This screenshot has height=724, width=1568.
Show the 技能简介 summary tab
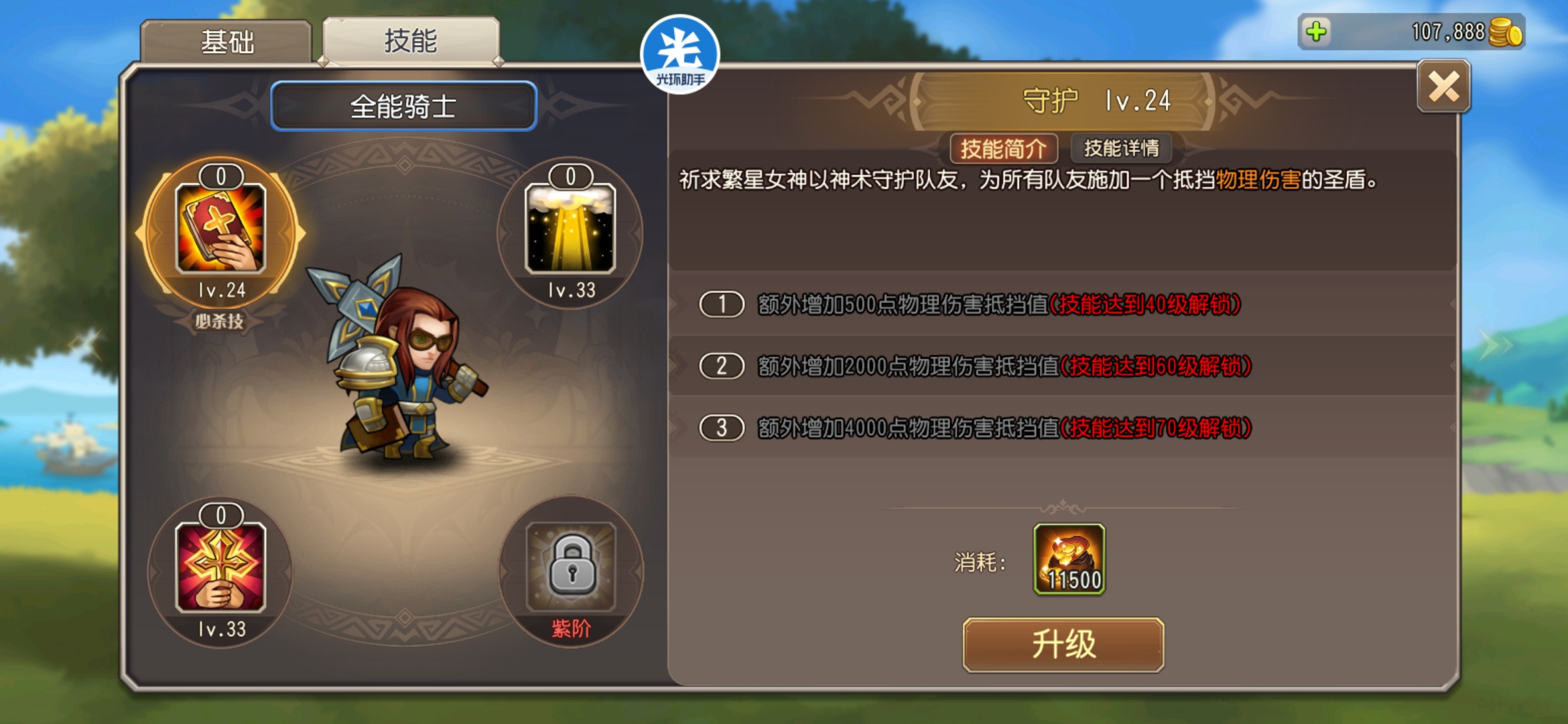click(x=1003, y=148)
